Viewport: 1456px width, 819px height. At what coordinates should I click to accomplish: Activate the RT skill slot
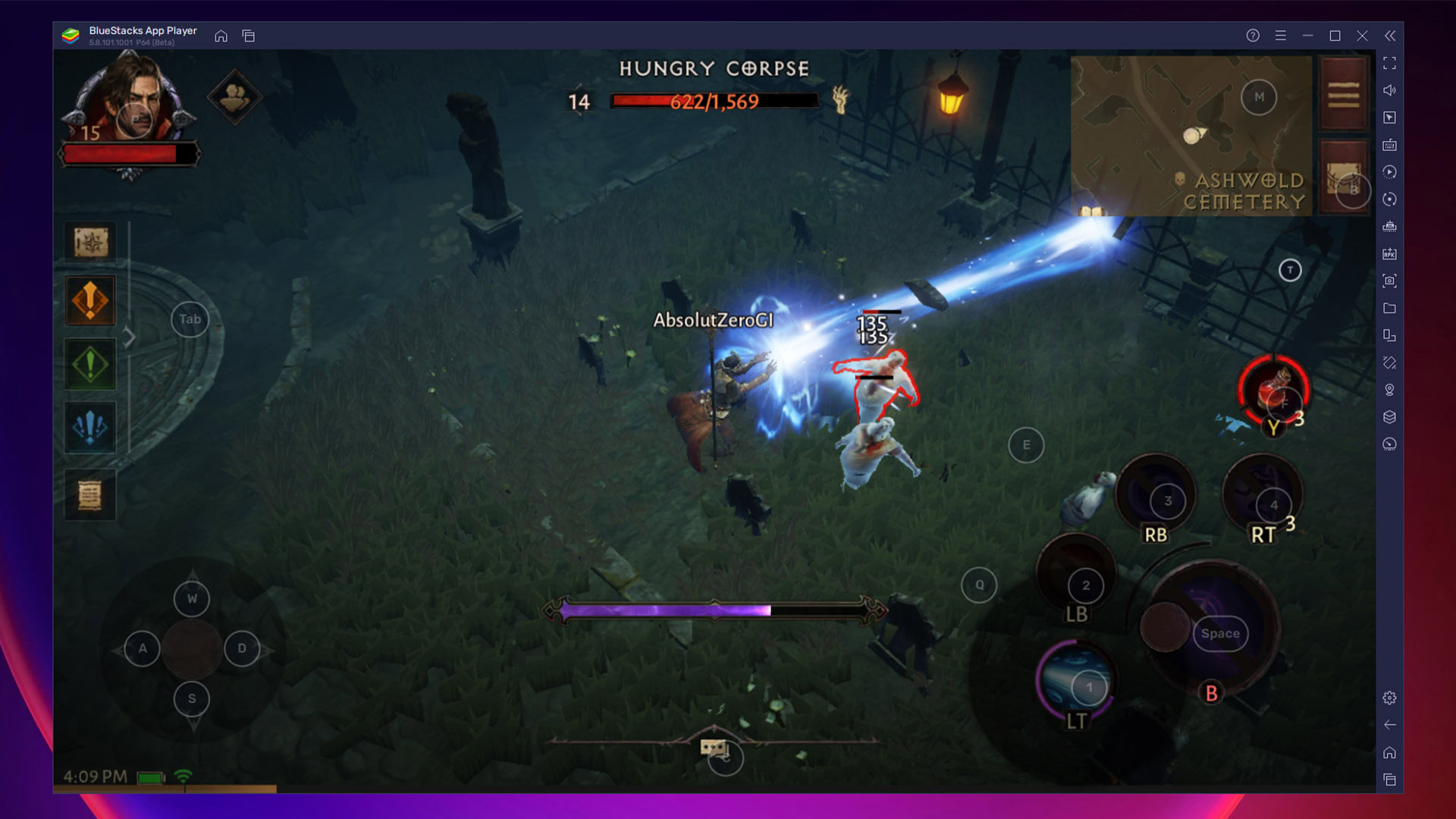tap(1262, 497)
